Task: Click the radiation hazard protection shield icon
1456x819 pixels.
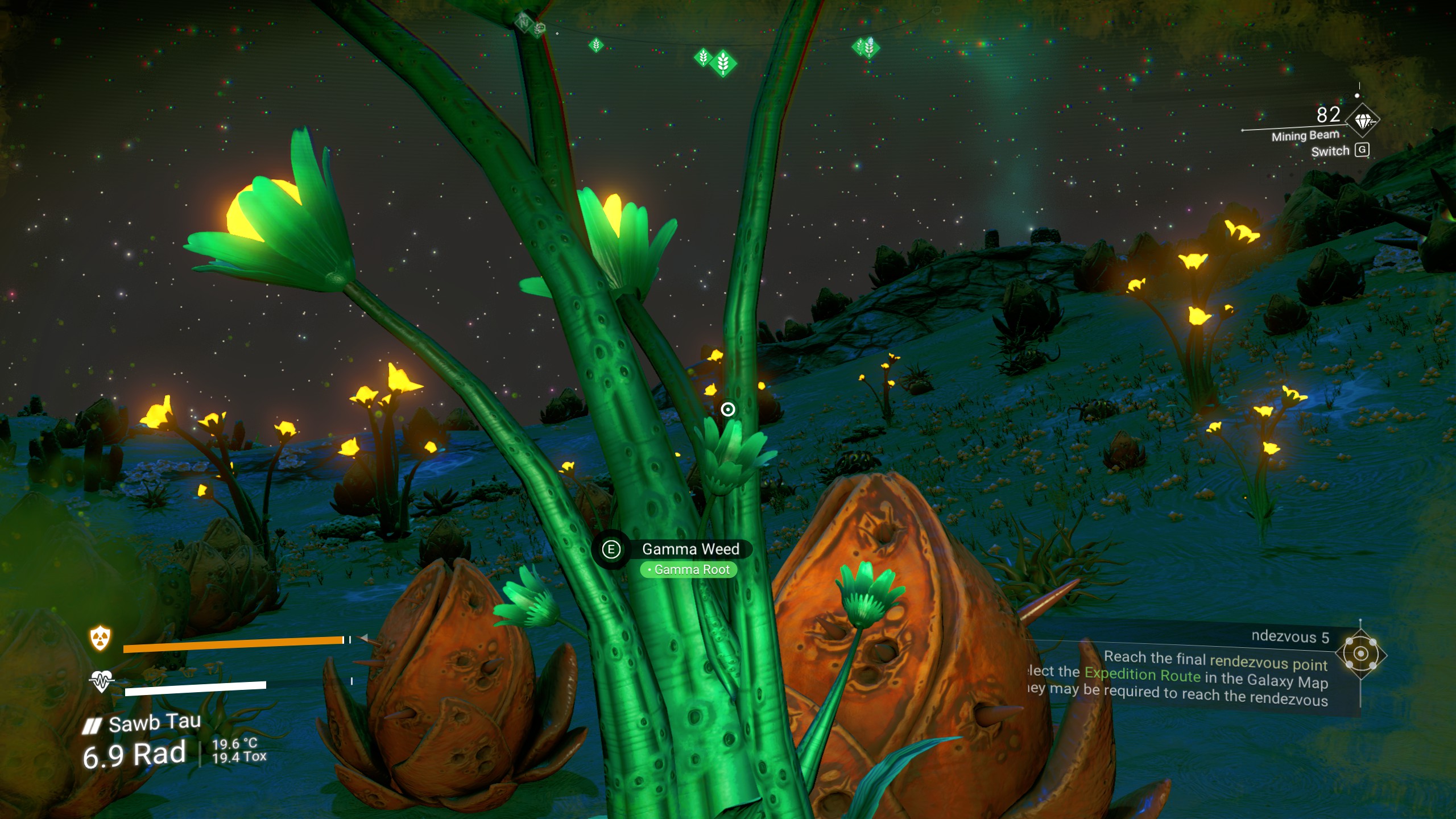Action: tap(101, 638)
